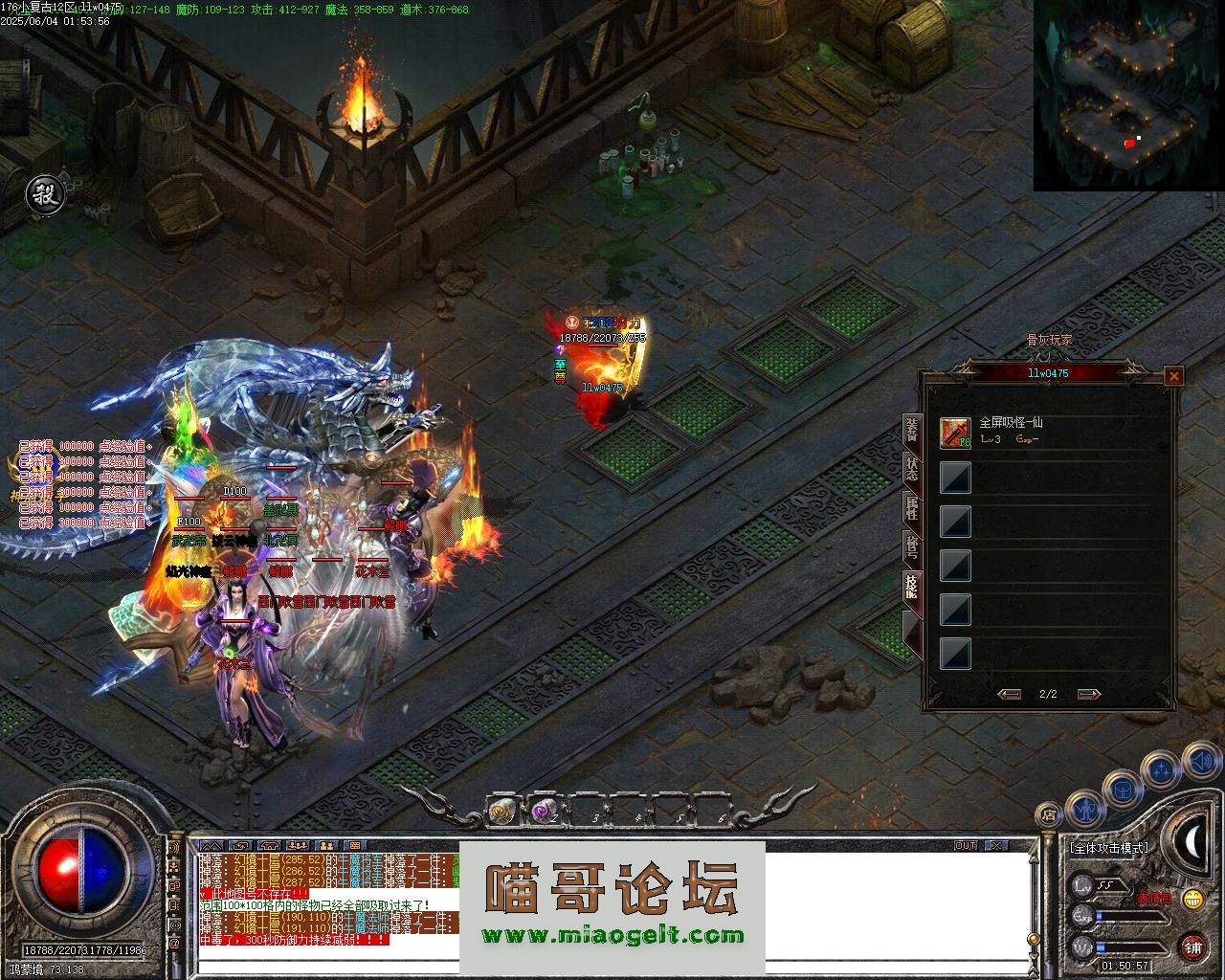The height and width of the screenshot is (980, 1225).
Task: Use the purple scroll in belt slot 2
Action: point(545,811)
